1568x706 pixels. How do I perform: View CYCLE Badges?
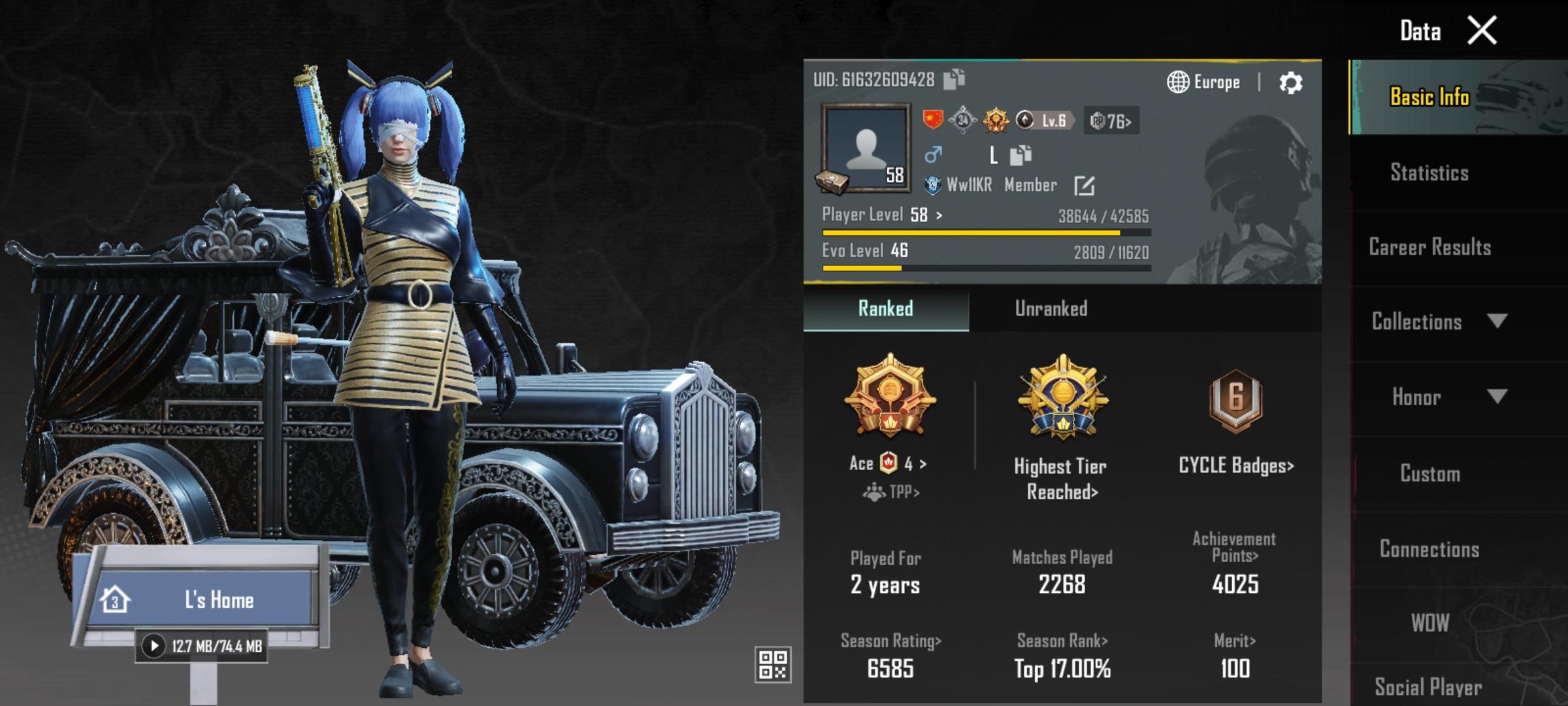(1235, 465)
